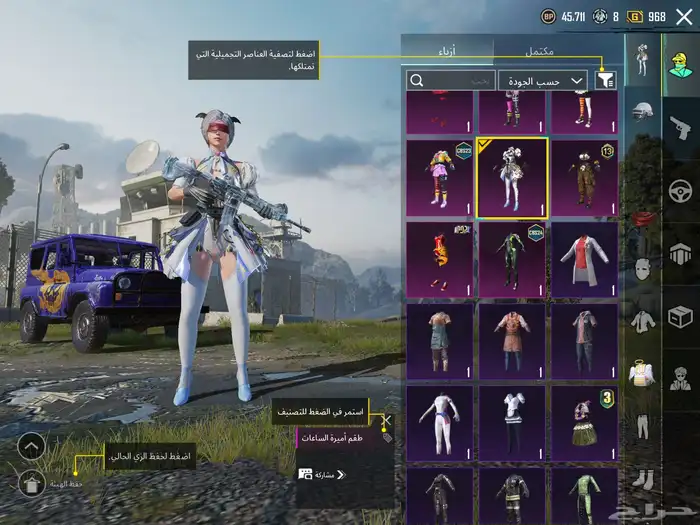The image size is (700, 525).
Task: Open the filter for owned cosmetics
Action: coord(605,80)
